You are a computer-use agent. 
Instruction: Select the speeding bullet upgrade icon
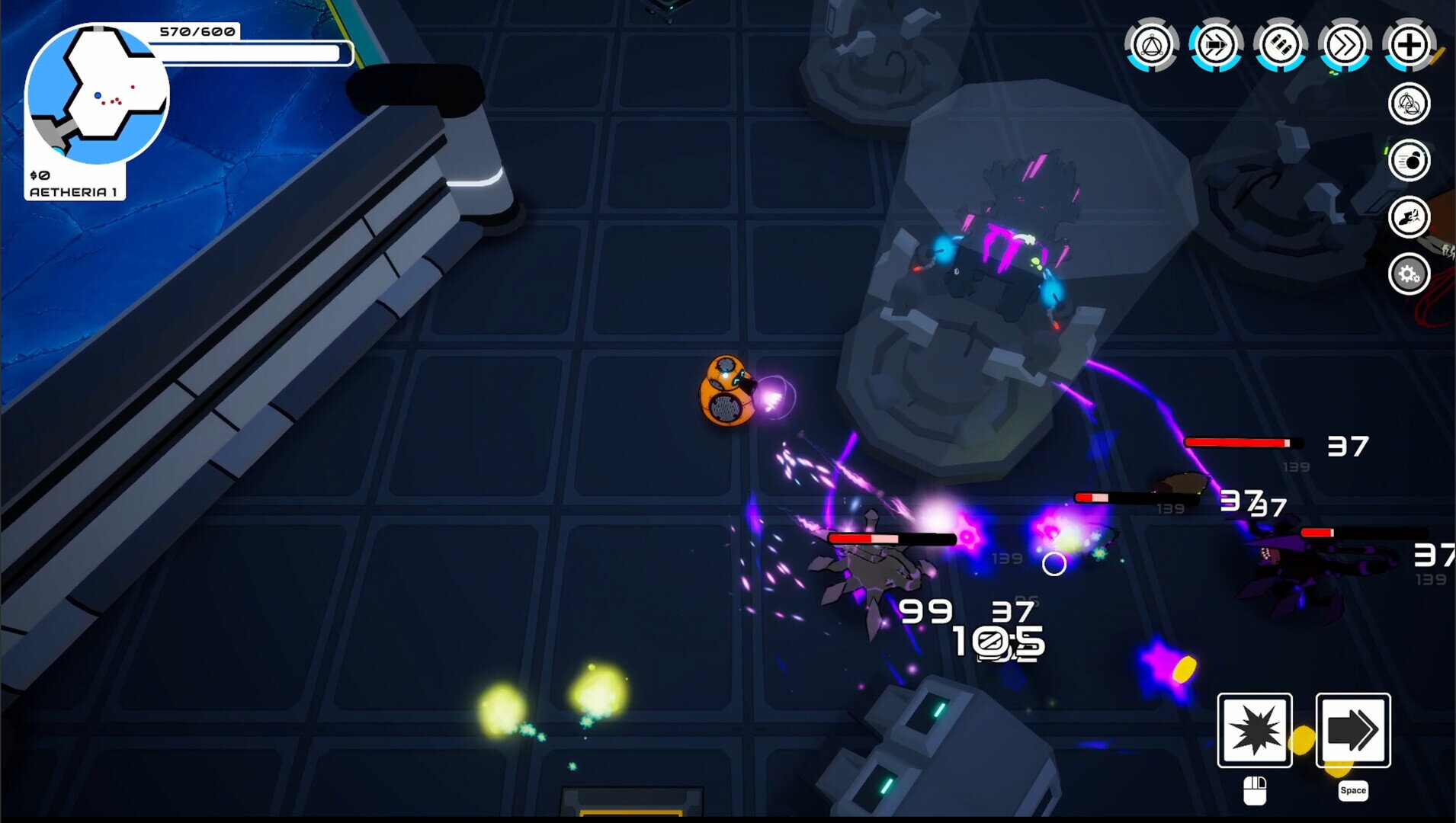(x=1216, y=45)
